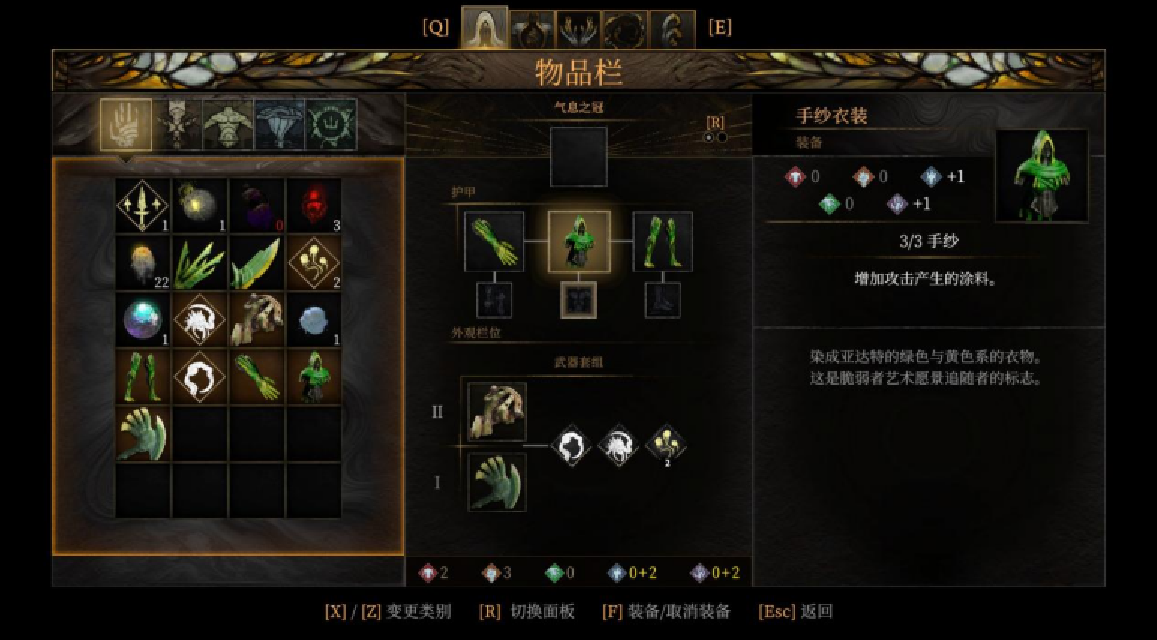Select the hooded figure top menu tab
Screen dimensions: 1157x640
pos(485,29)
